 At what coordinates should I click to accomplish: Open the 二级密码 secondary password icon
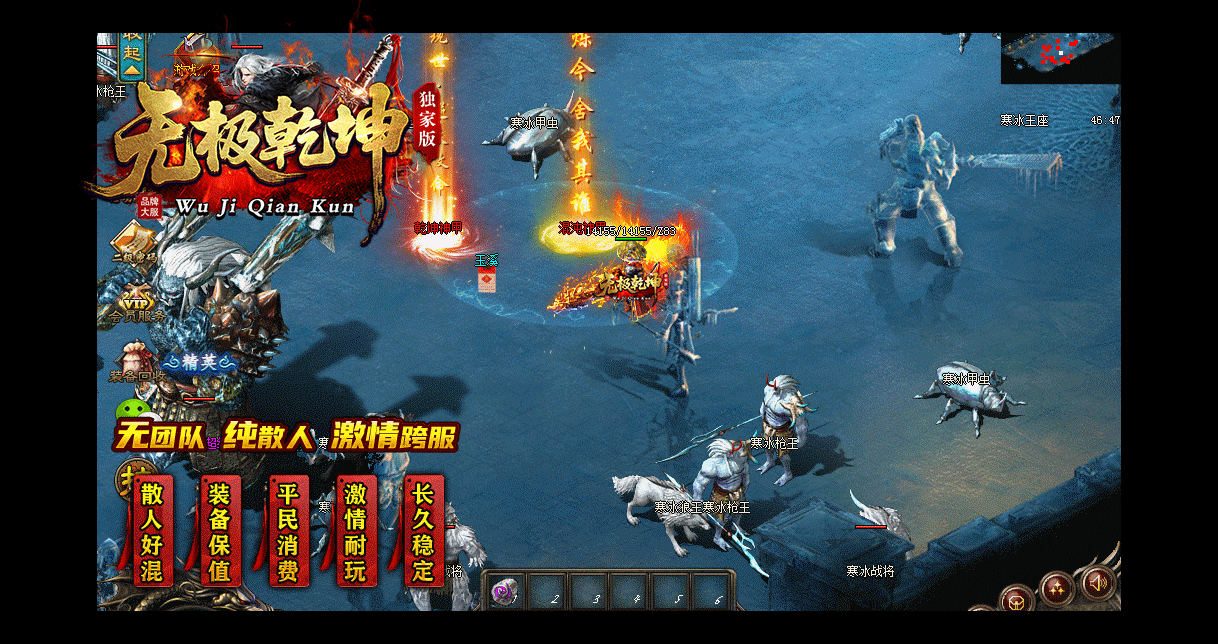tap(133, 244)
